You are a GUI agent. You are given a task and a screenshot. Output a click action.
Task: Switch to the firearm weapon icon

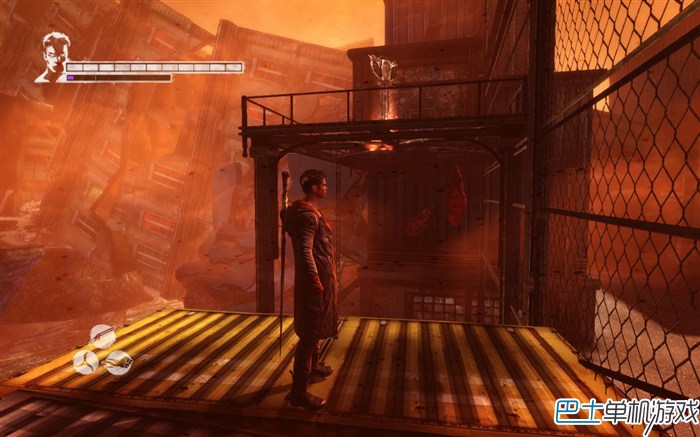(x=118, y=362)
